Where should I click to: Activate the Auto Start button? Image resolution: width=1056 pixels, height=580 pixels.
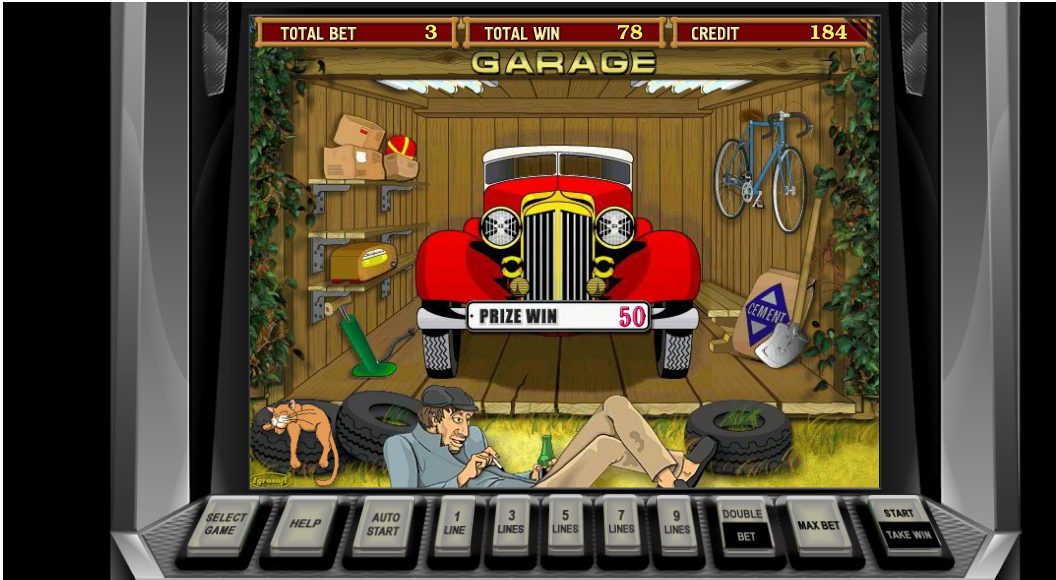point(382,524)
